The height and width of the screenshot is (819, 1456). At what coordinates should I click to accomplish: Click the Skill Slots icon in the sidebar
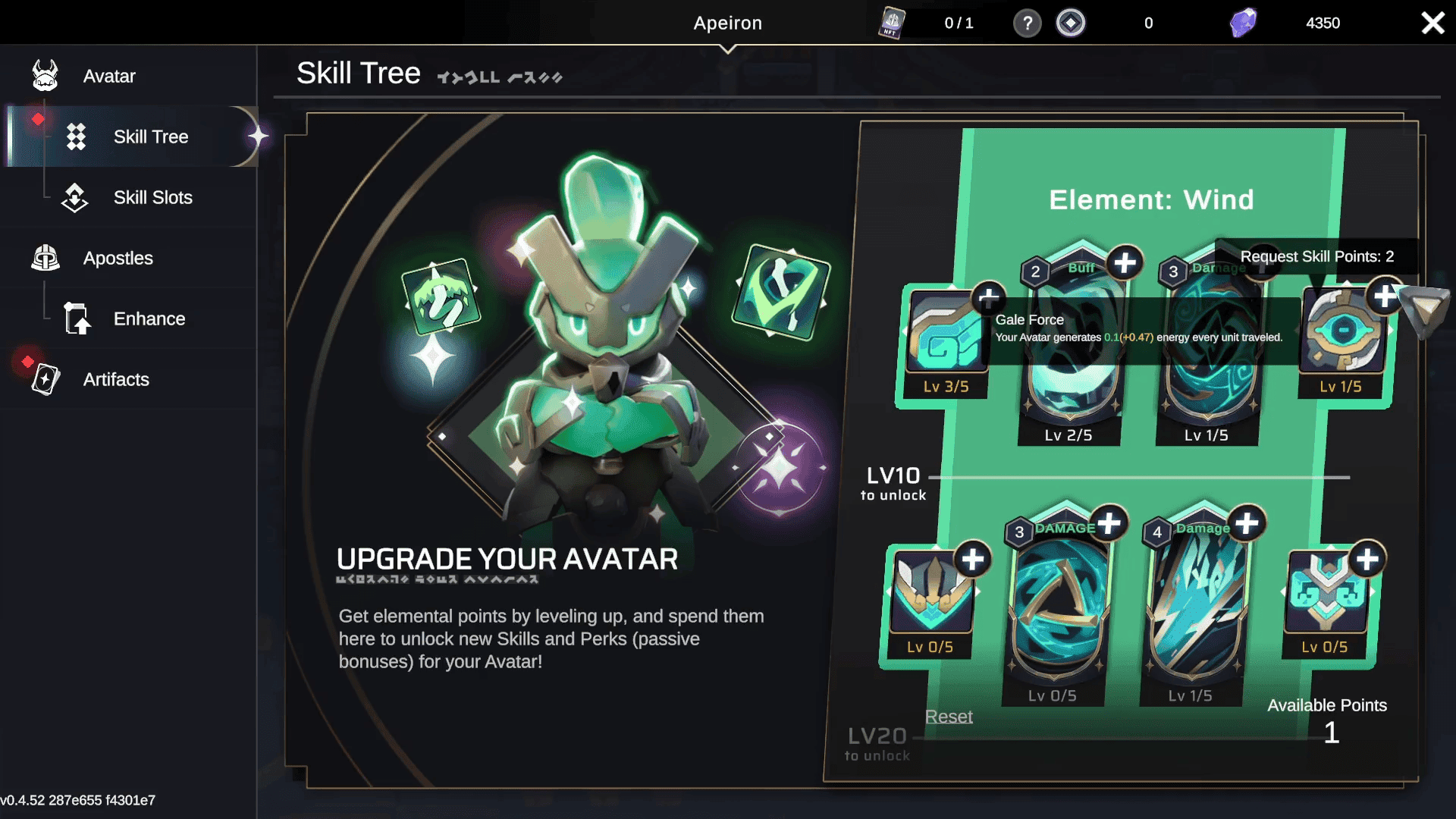pos(74,197)
